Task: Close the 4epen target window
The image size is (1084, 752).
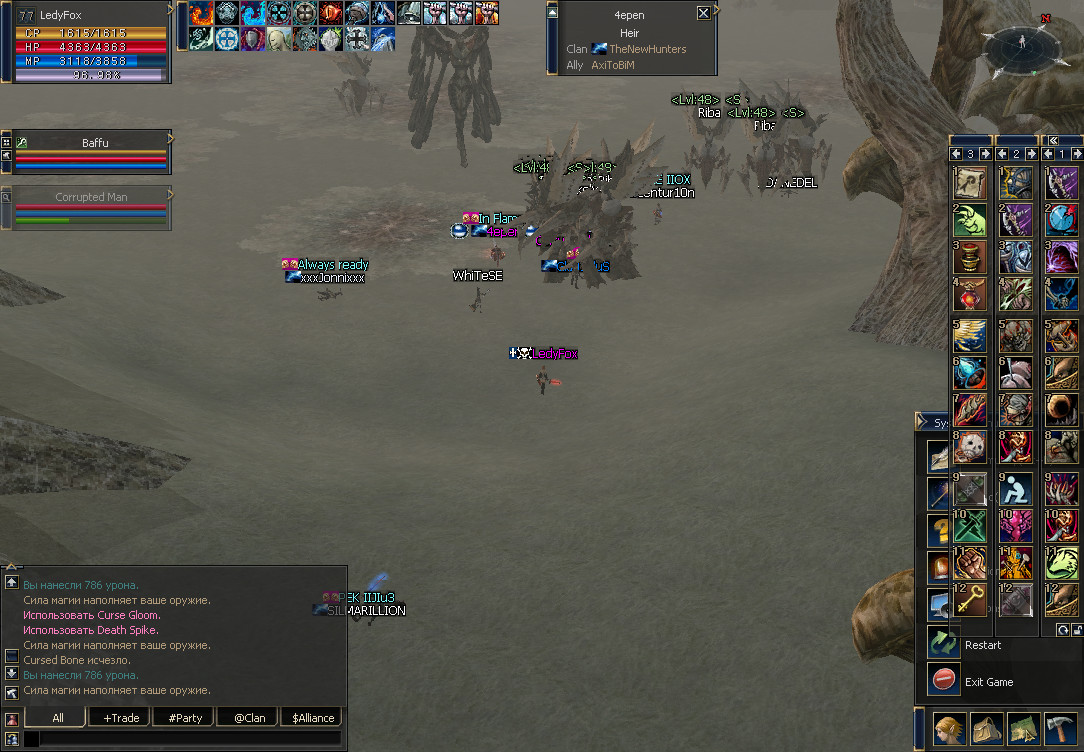Action: [x=703, y=14]
